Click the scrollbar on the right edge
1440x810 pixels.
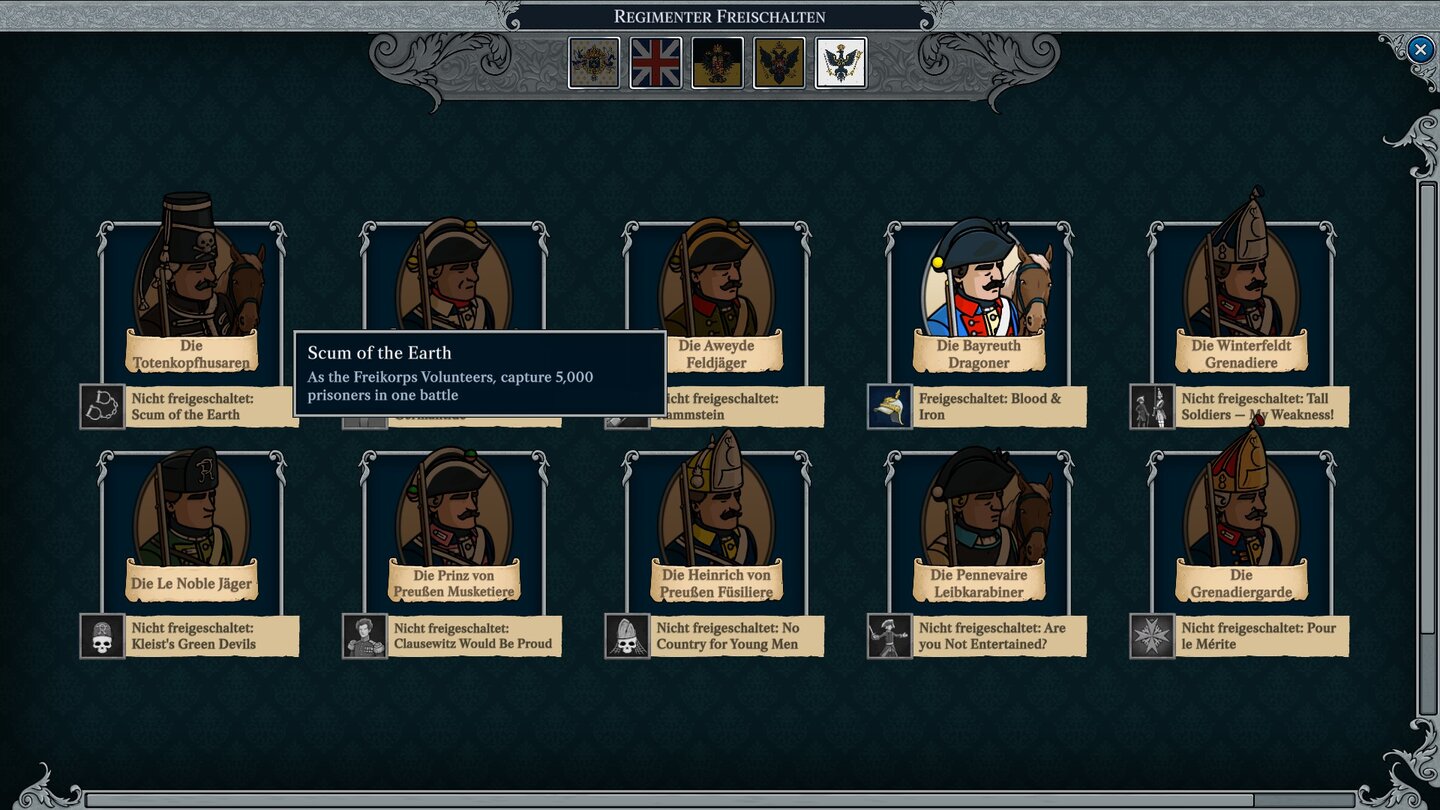pyautogui.click(x=1421, y=400)
